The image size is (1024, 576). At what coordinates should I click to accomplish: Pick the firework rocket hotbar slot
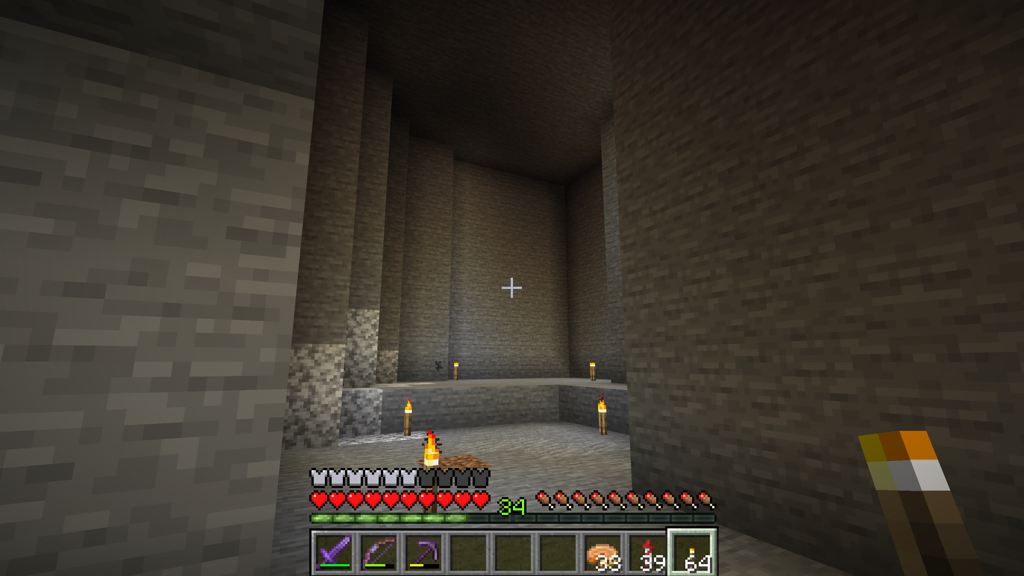coord(647,553)
